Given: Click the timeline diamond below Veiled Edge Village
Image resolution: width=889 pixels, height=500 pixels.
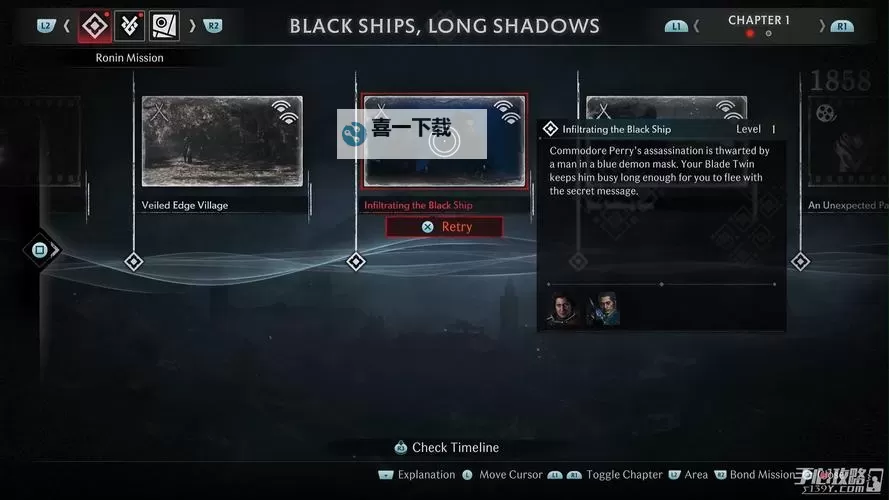Looking at the screenshot, I should tap(134, 262).
